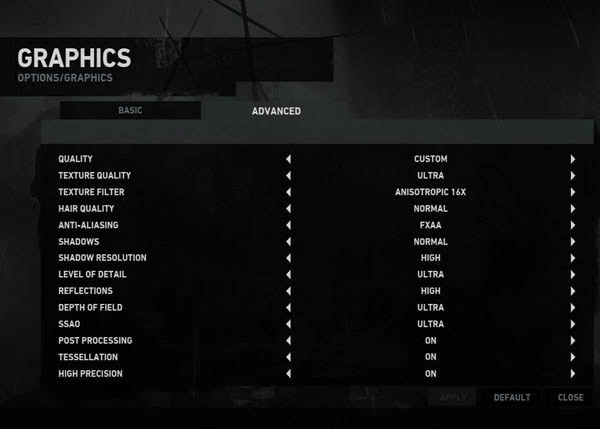
Task: Lower Level of Detail with left arrow
Action: point(288,275)
